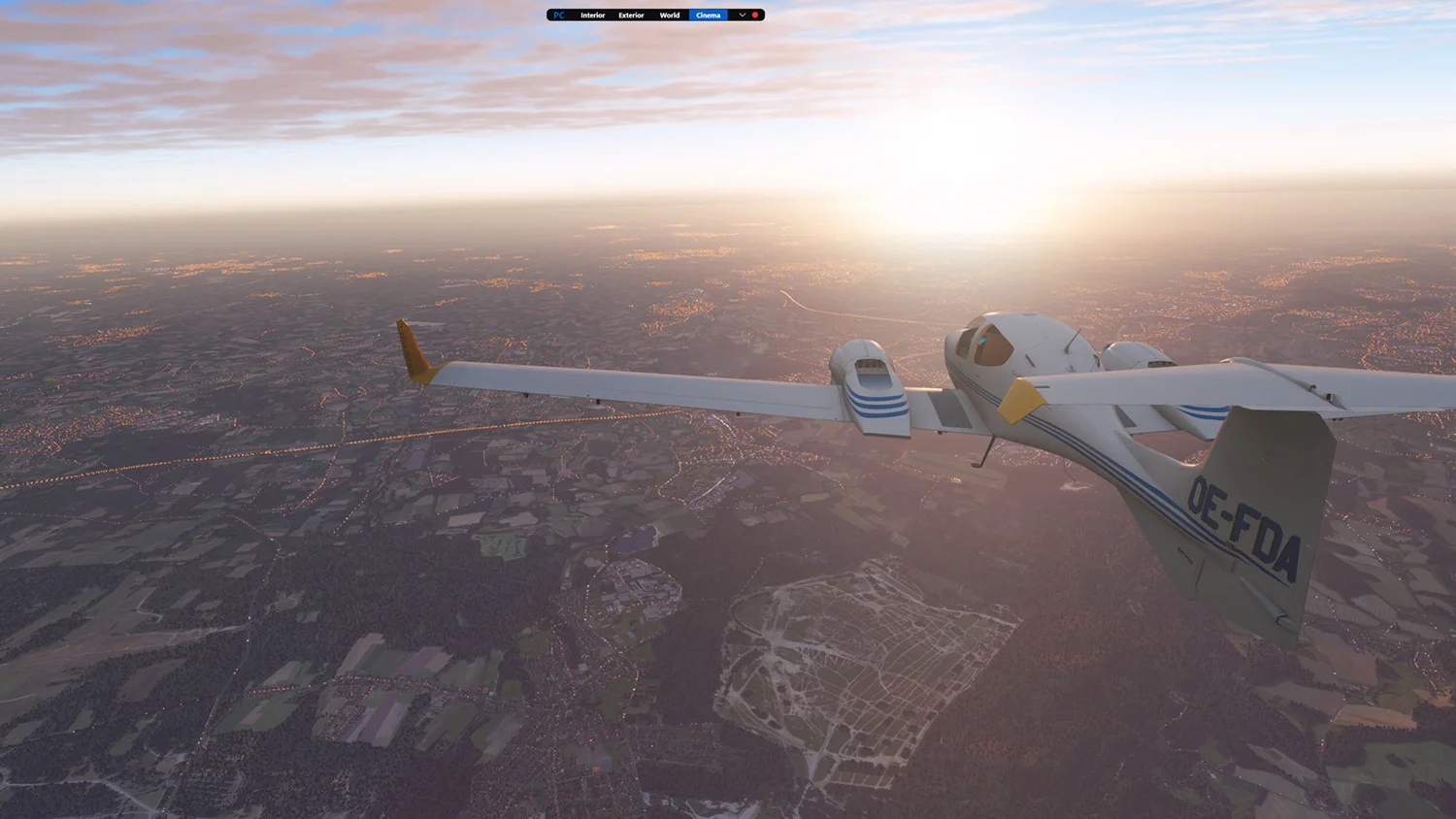This screenshot has height=819, width=1456.
Task: Activate the Cinema camera tab
Action: click(709, 16)
